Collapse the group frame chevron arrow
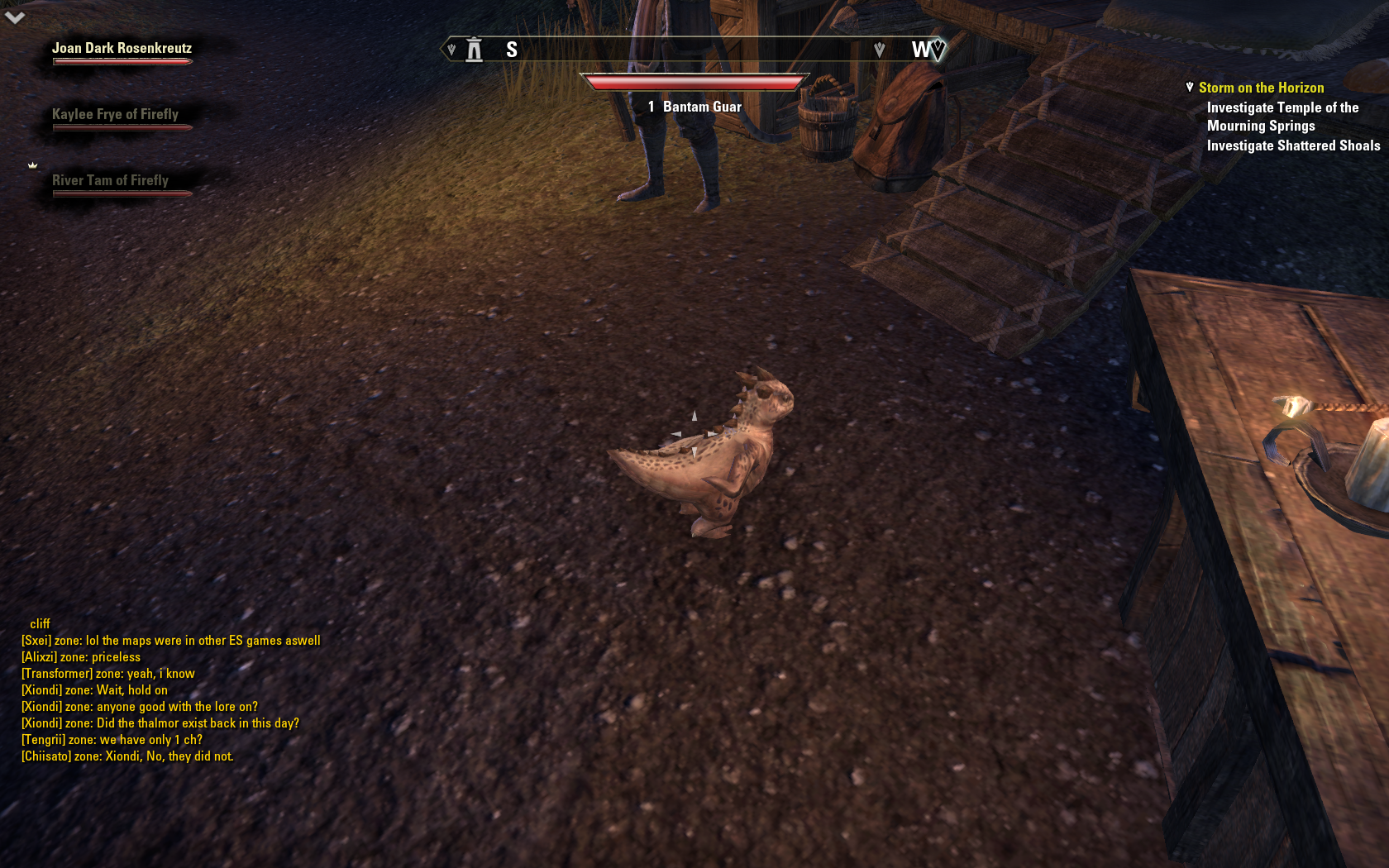The height and width of the screenshot is (868, 1389). tap(15, 17)
